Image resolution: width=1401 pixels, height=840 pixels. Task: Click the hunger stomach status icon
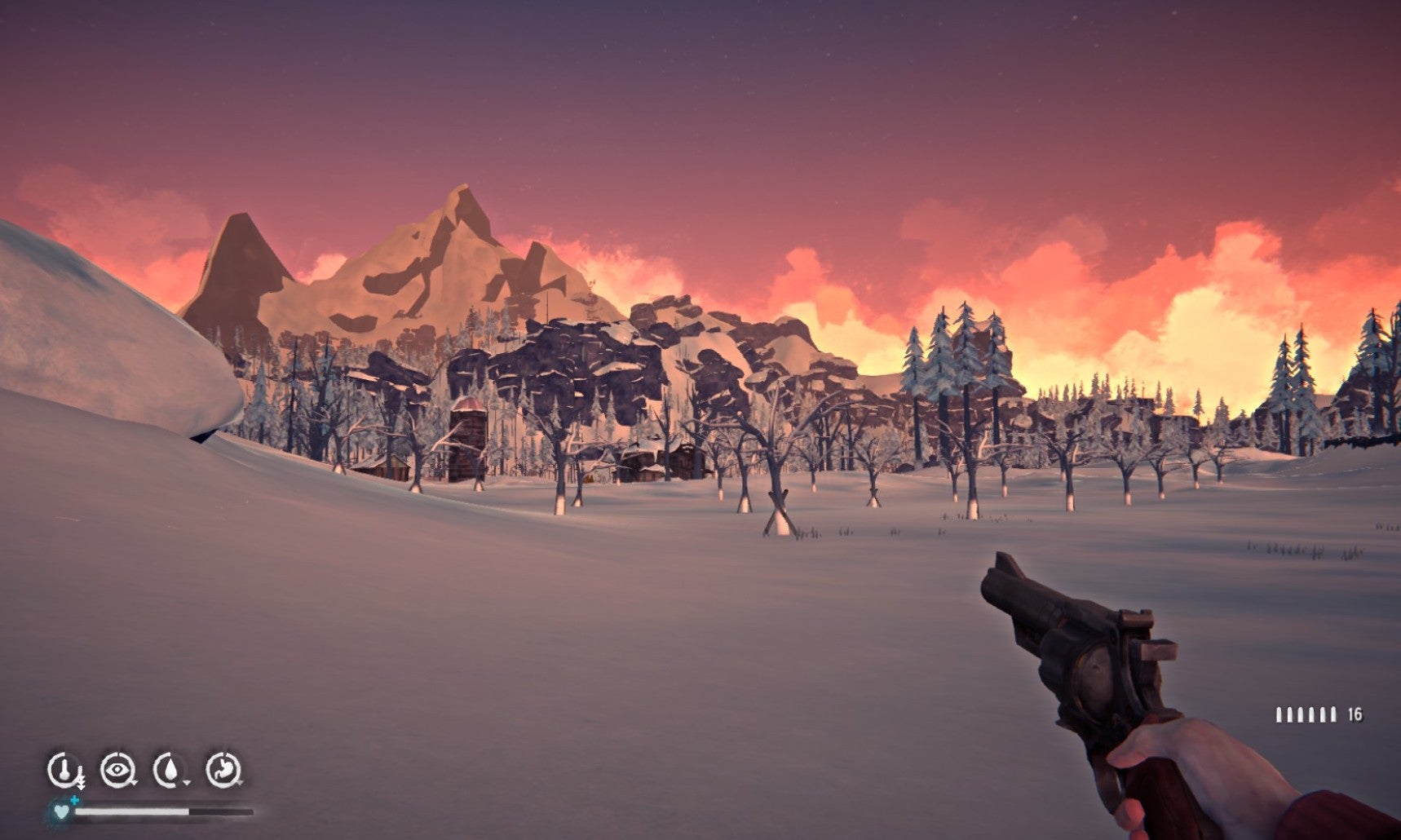click(x=225, y=767)
